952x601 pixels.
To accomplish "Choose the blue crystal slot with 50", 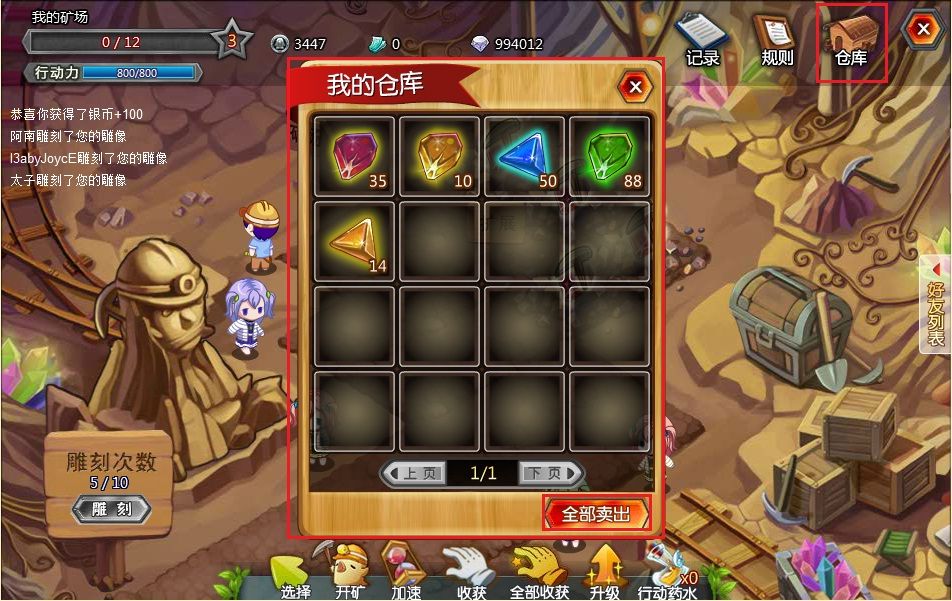I will coord(525,156).
